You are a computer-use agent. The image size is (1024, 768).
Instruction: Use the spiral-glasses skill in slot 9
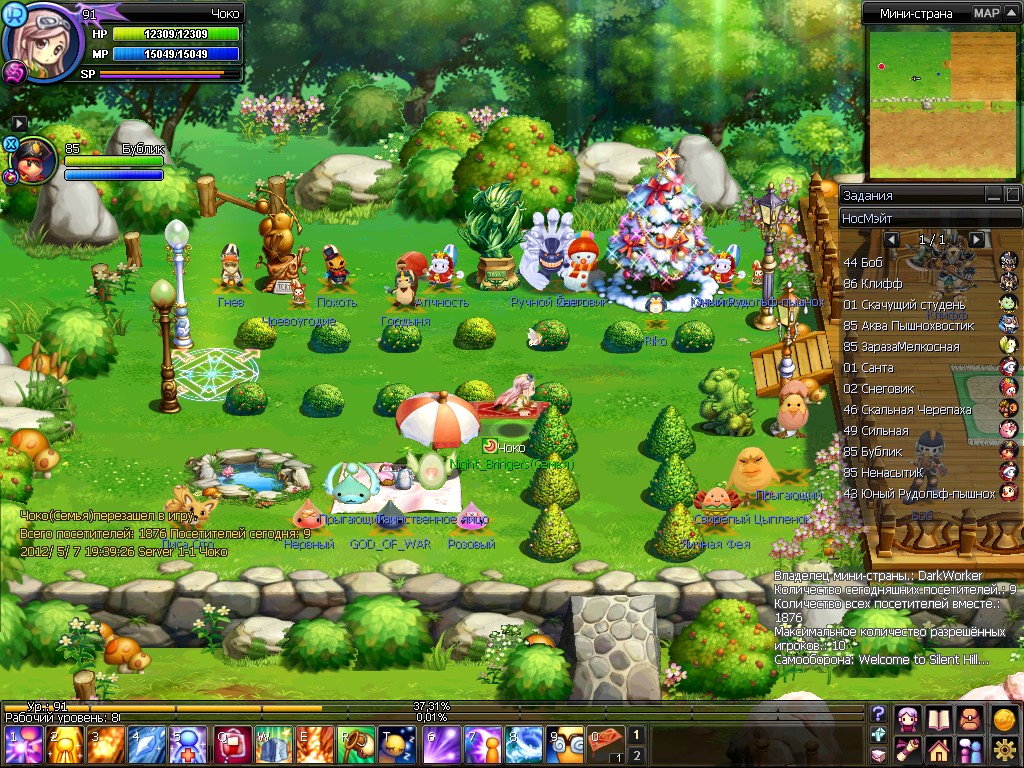[x=566, y=747]
